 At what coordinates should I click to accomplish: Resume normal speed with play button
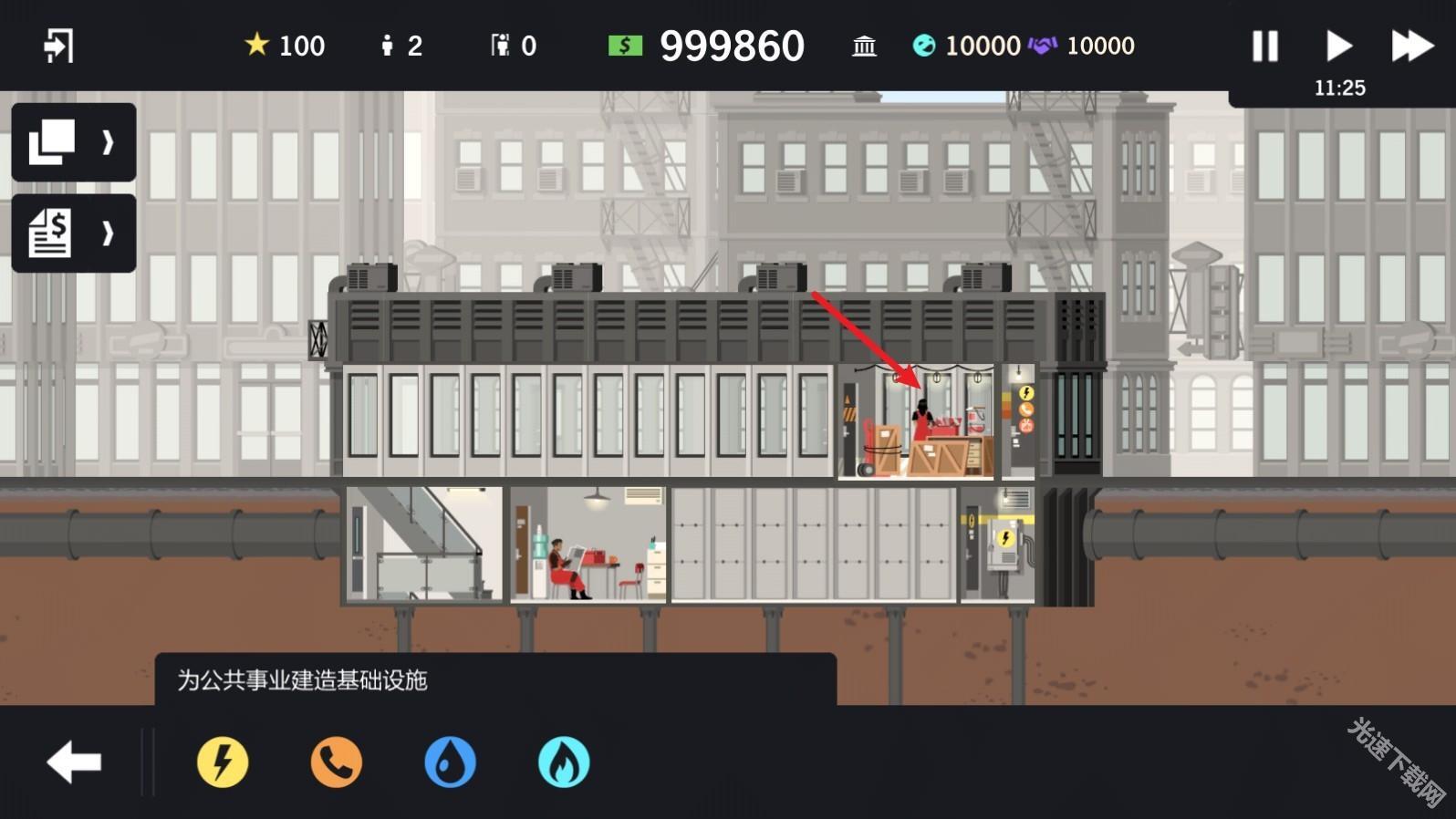[1338, 46]
